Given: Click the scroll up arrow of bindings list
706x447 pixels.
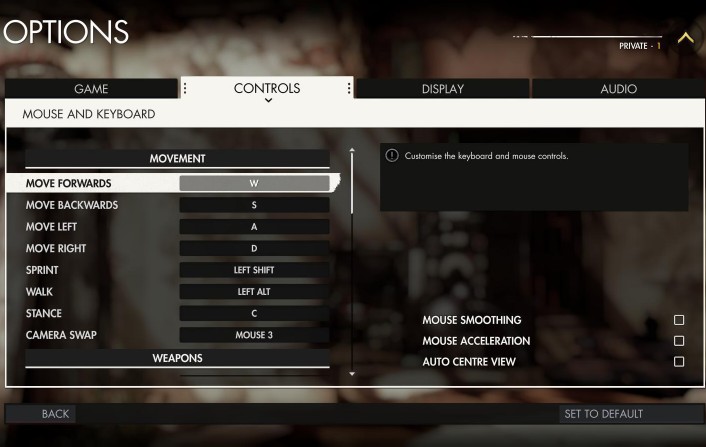Looking at the screenshot, I should click(x=351, y=152).
